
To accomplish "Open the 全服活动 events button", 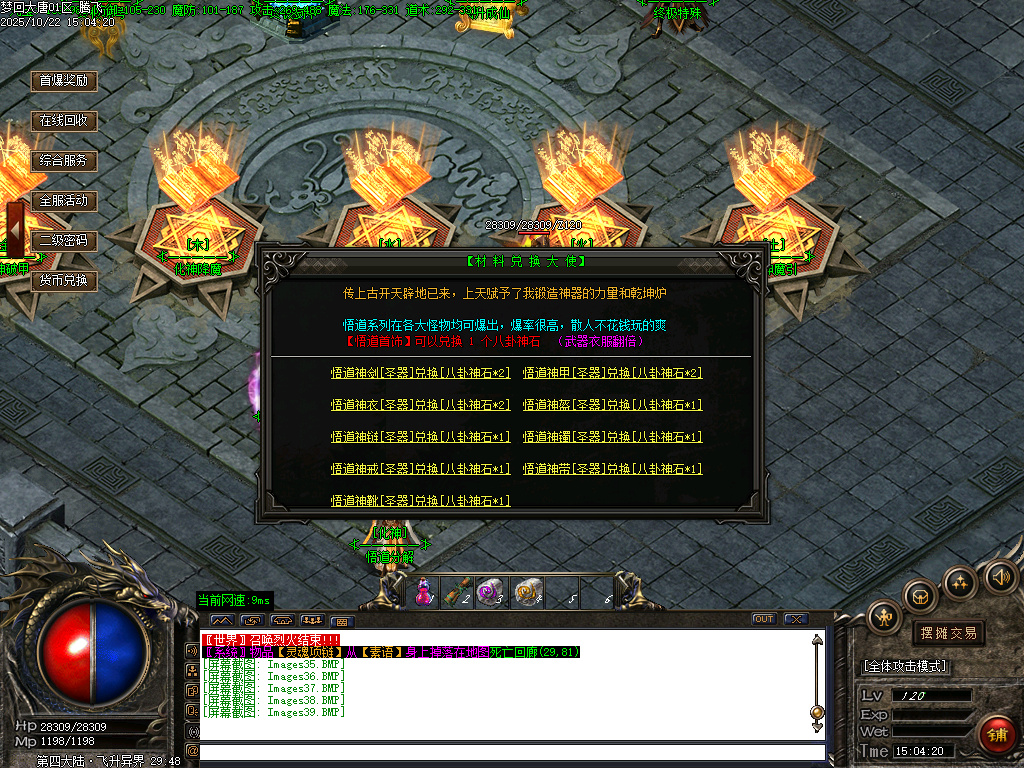I will 64,201.
